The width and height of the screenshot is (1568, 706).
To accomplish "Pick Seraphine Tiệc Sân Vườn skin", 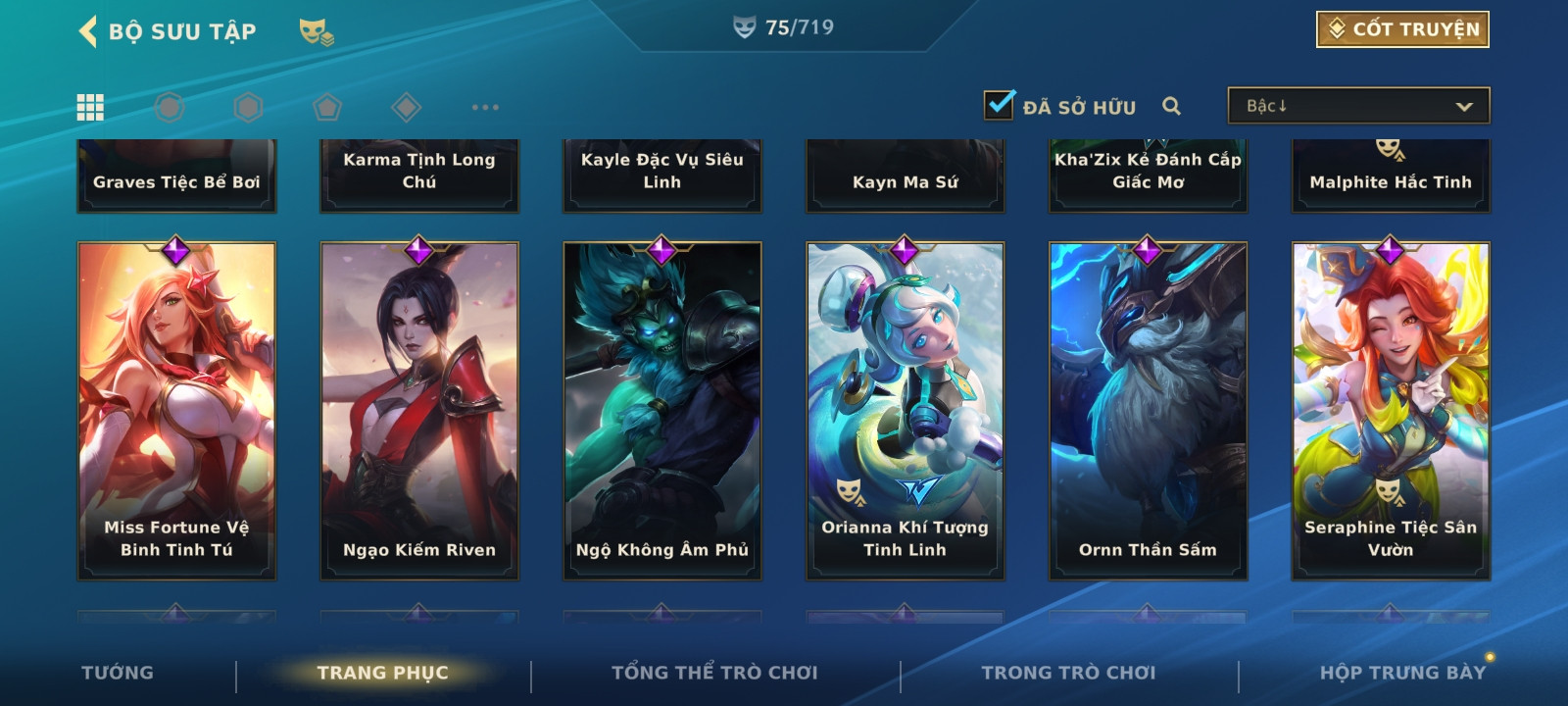I will [x=1391, y=410].
